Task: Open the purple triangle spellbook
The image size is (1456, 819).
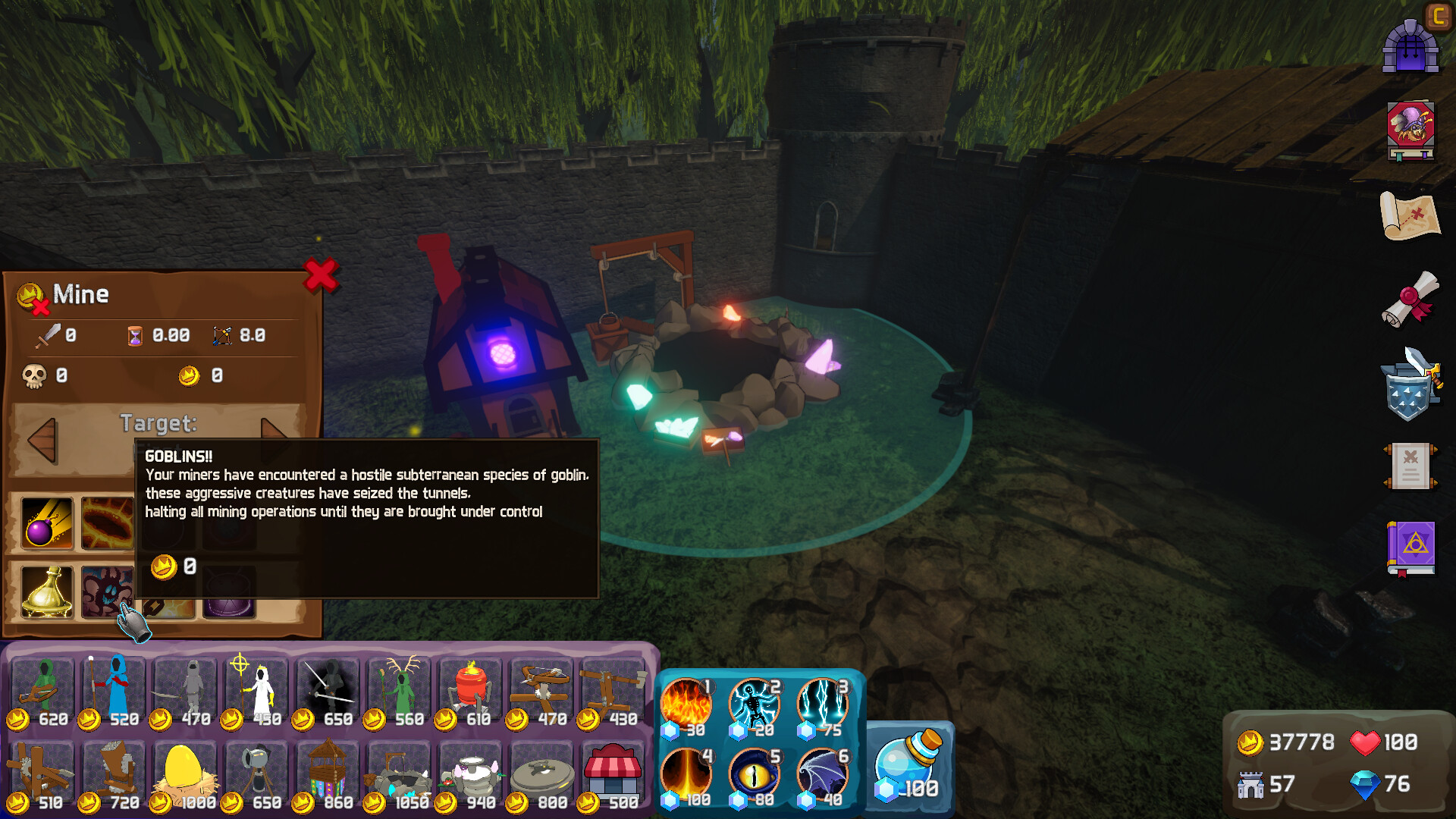Action: [x=1410, y=548]
